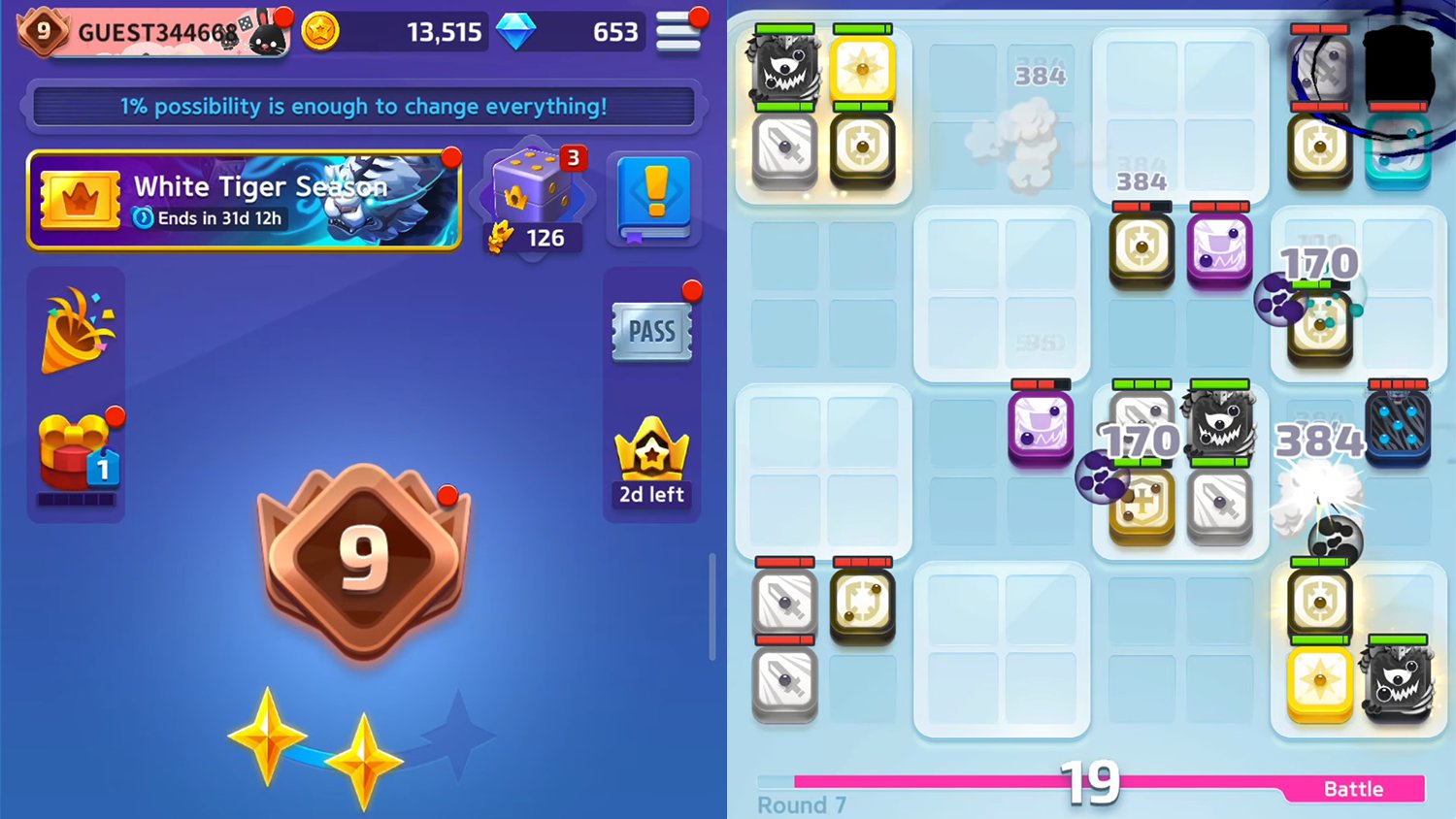The height and width of the screenshot is (819, 1456).
Task: Expand the White Tiger Season banner
Action: click(243, 199)
